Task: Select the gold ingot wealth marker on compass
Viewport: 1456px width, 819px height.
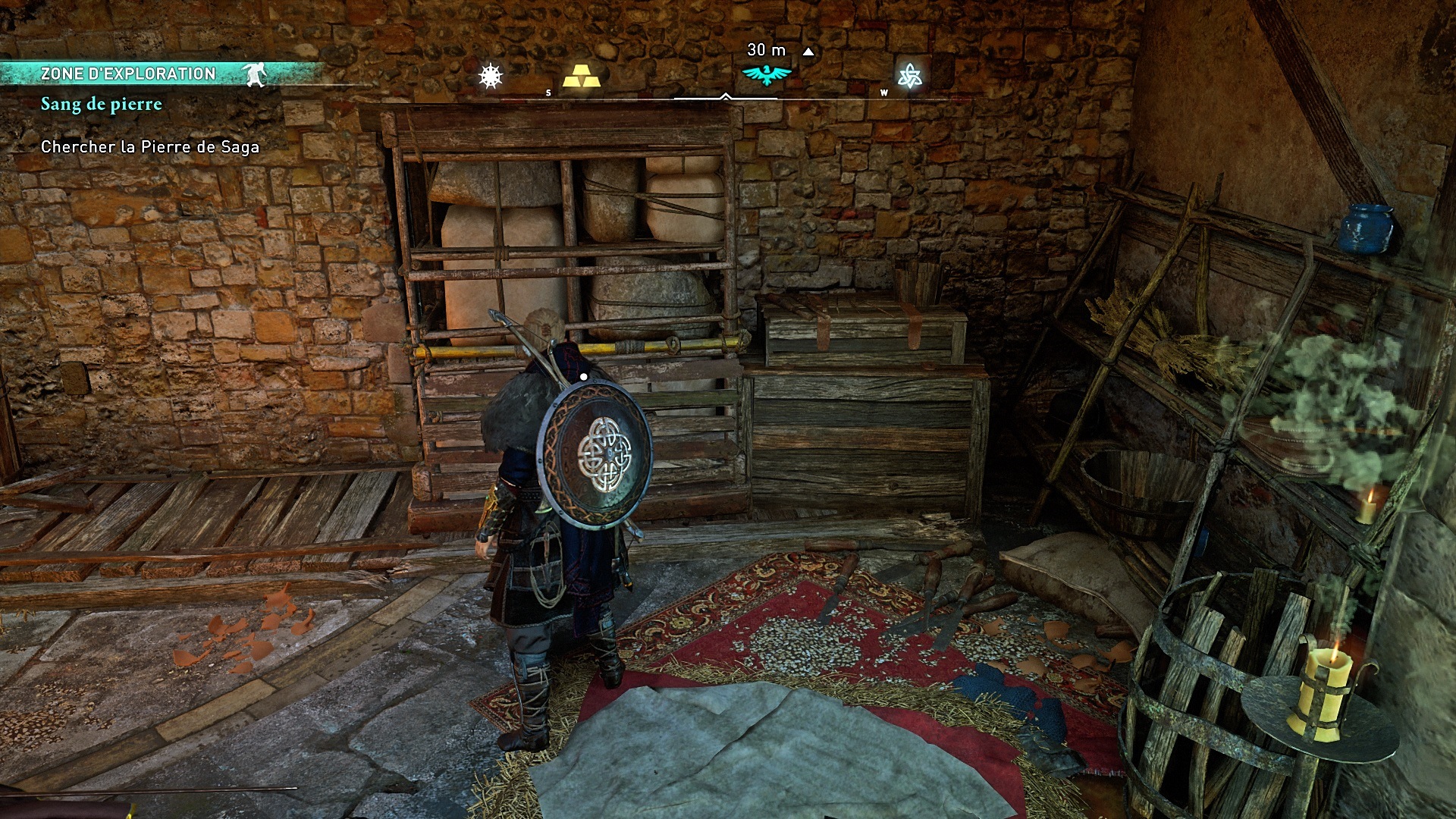Action: 581,76
